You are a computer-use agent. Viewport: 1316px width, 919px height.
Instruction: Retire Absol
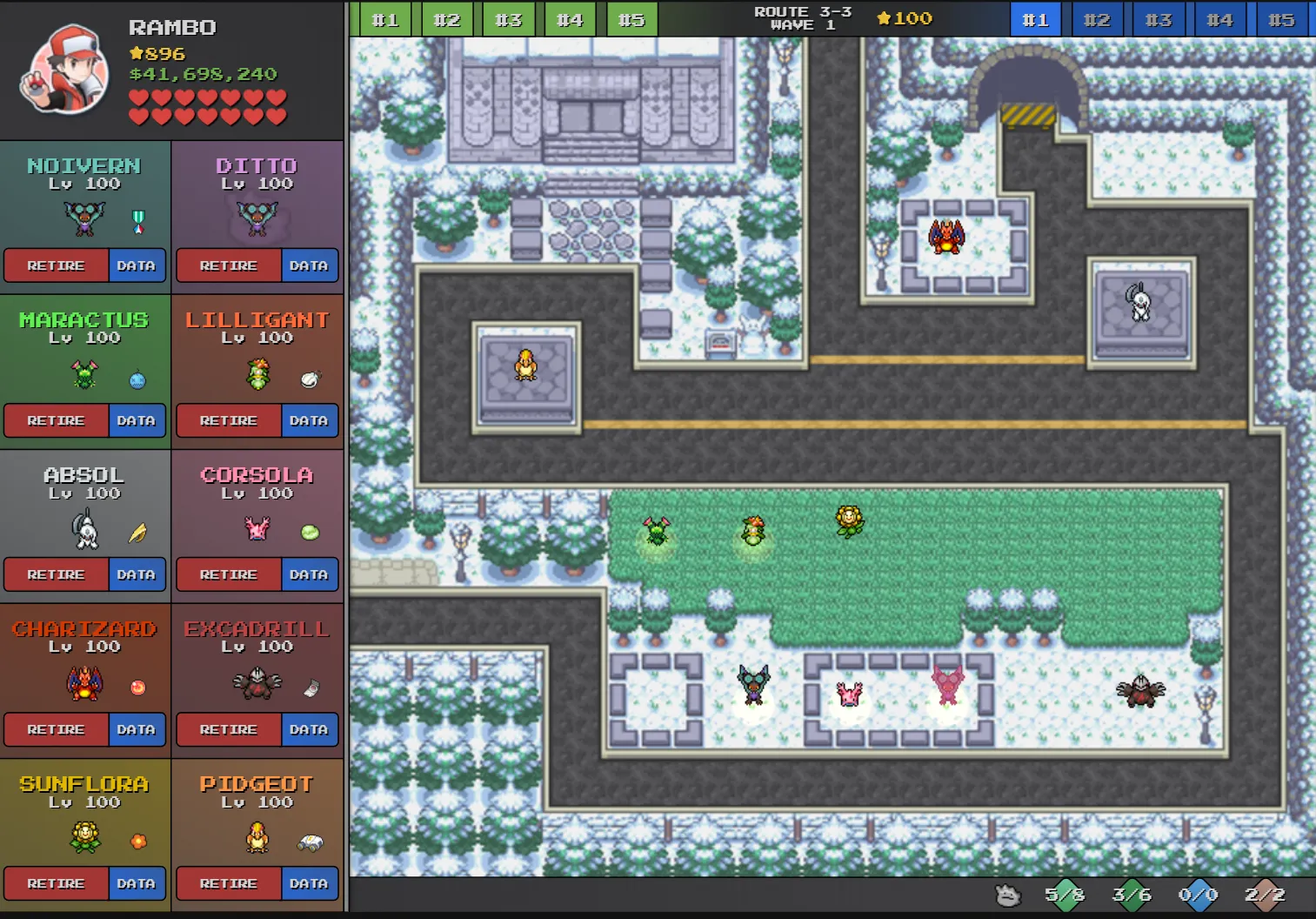pos(56,574)
